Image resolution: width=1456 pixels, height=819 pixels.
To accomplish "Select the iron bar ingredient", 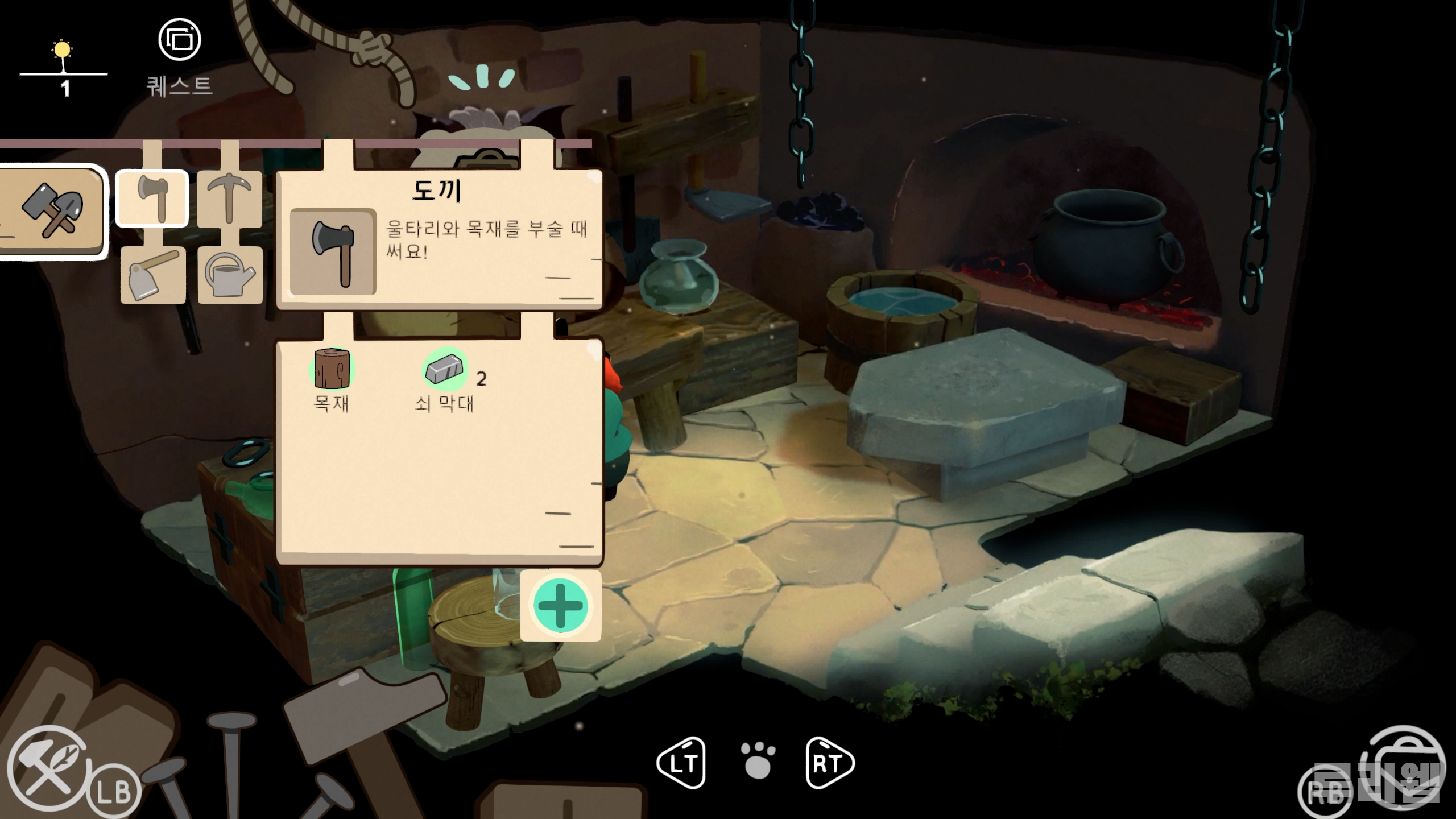I will (x=445, y=369).
